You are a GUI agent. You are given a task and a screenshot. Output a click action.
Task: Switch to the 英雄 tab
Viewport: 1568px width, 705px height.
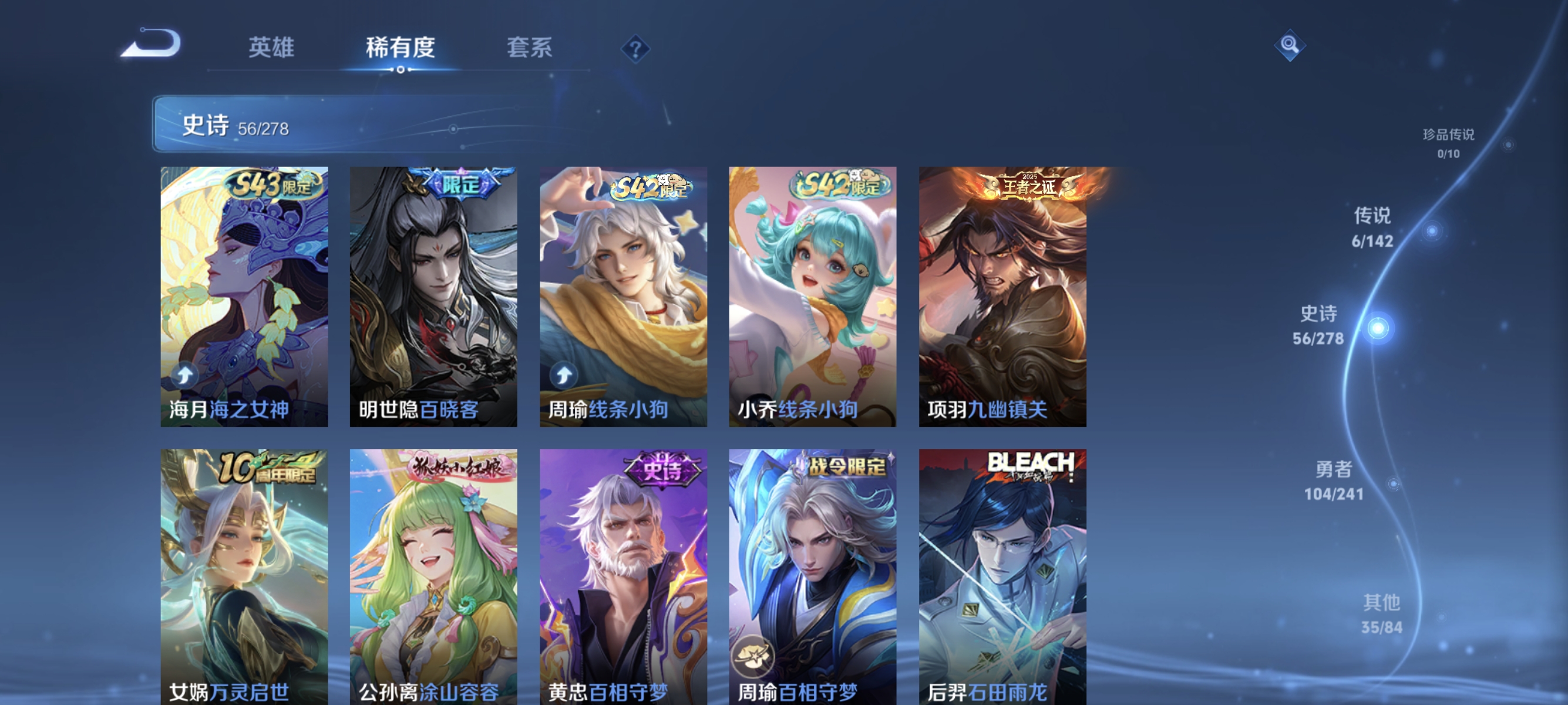(271, 48)
